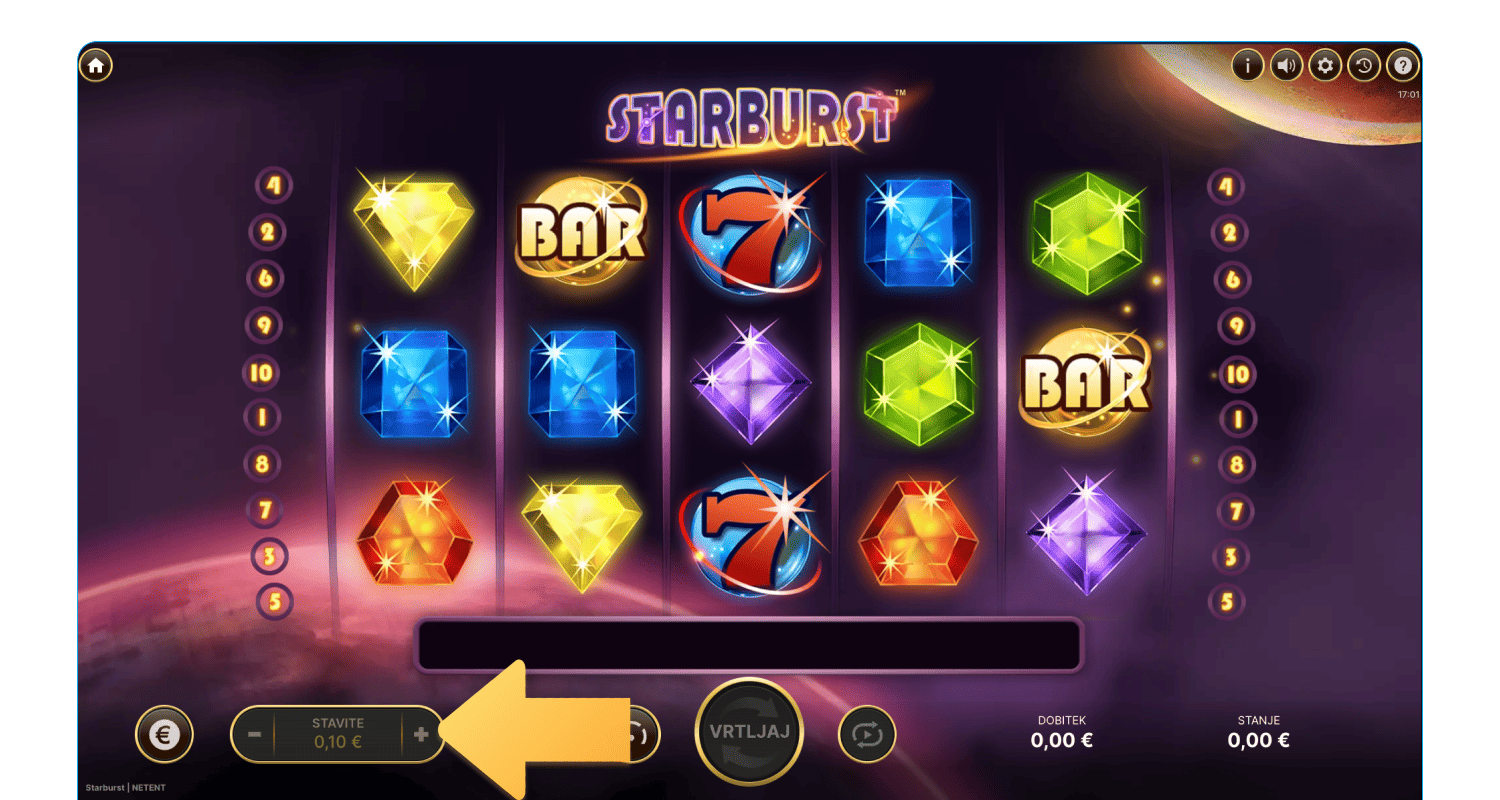Go back using the home icon

[96, 66]
